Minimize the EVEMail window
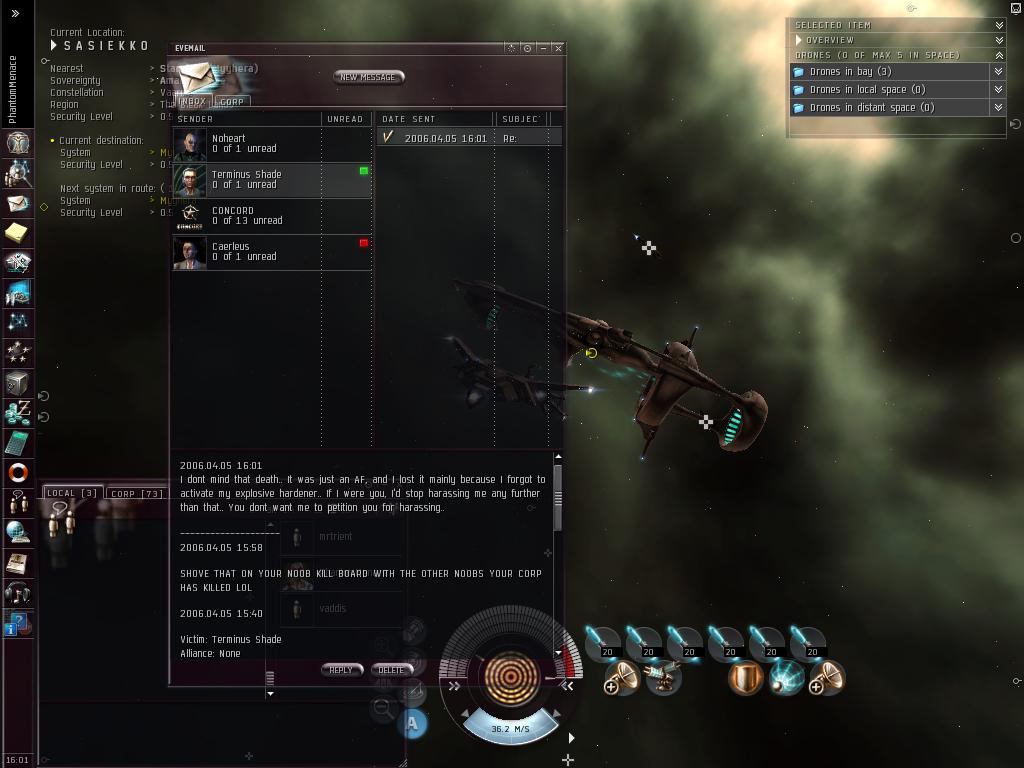 (x=543, y=48)
